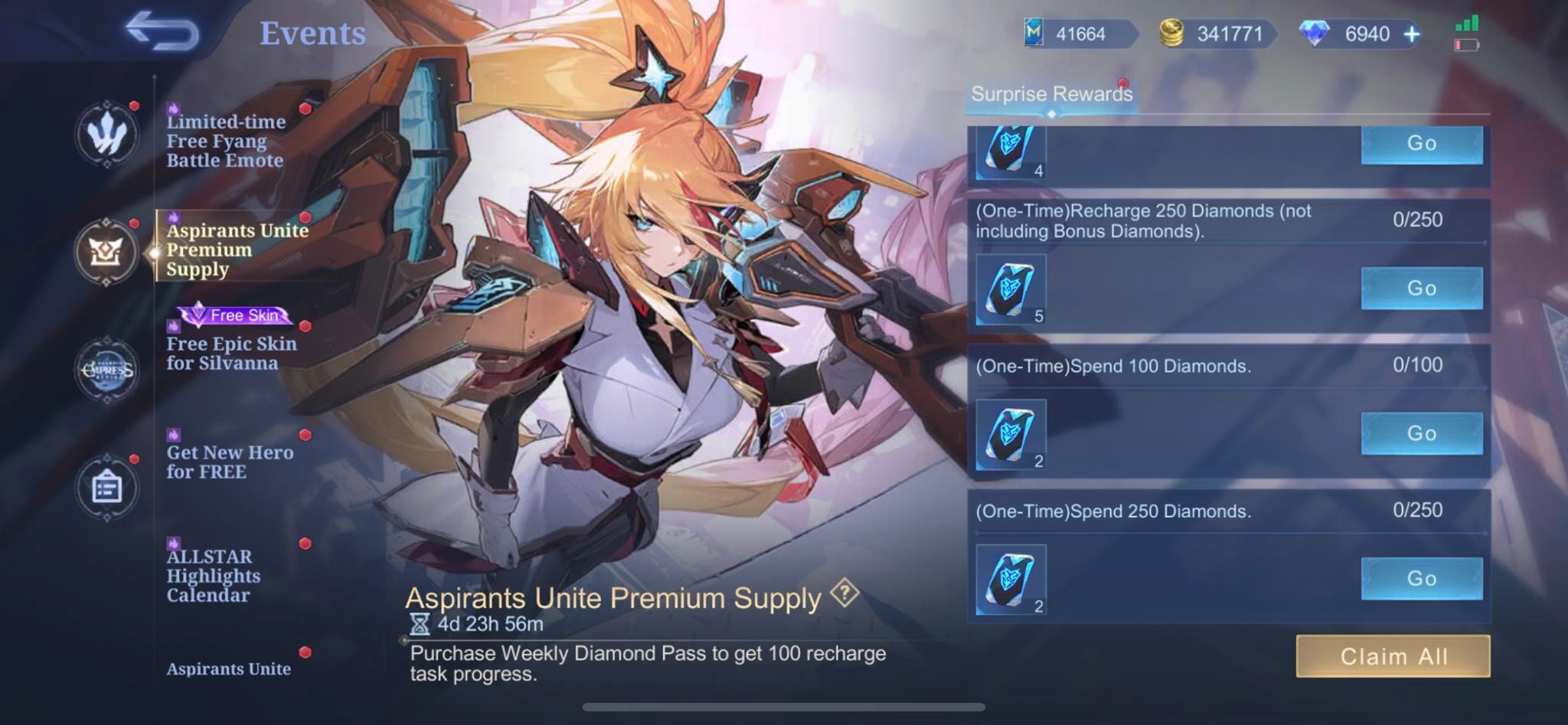Click Go on the Spend 100 Diamonds task
The height and width of the screenshot is (725, 1568).
[x=1422, y=433]
